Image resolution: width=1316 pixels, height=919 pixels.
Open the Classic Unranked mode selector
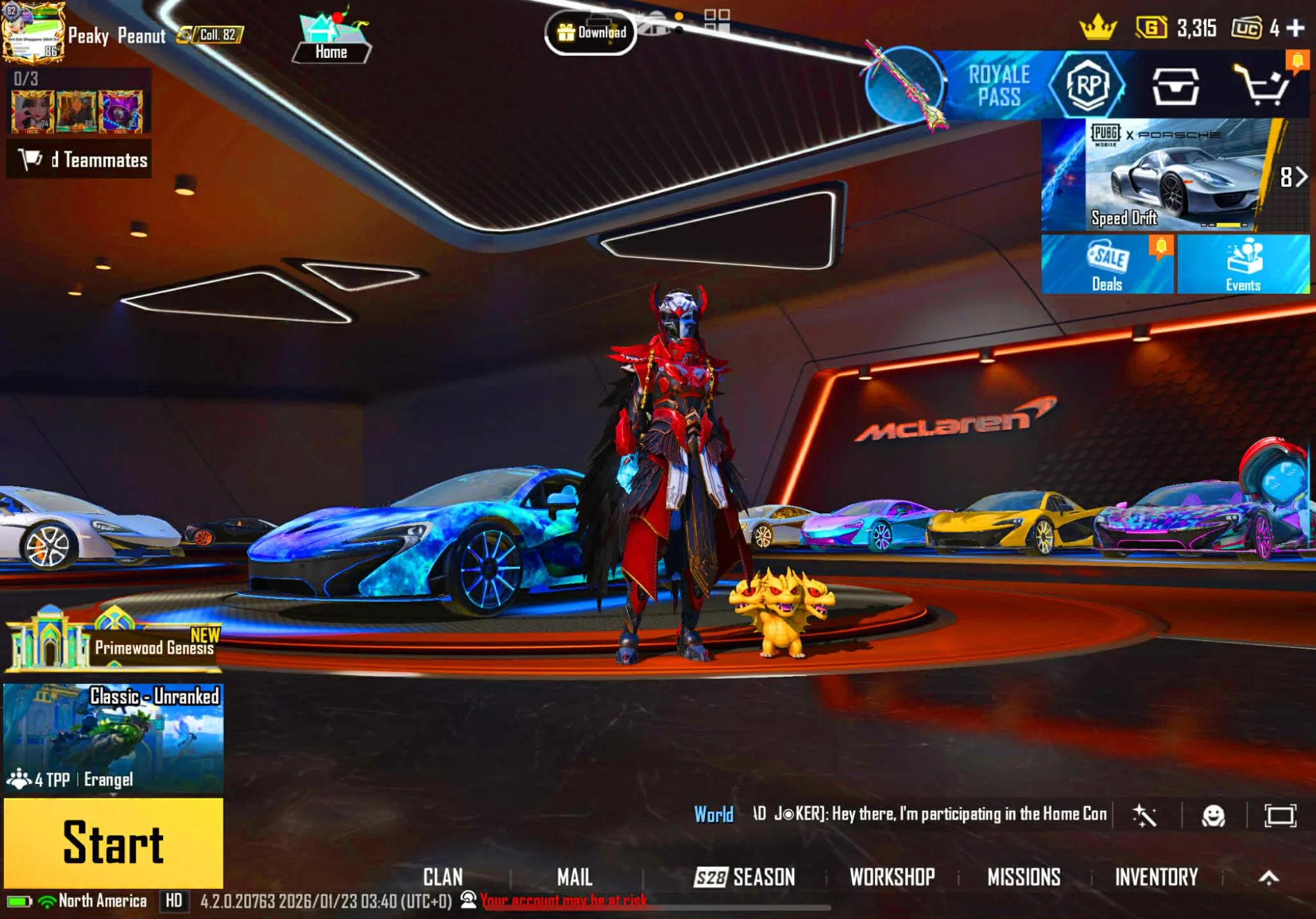(x=113, y=737)
